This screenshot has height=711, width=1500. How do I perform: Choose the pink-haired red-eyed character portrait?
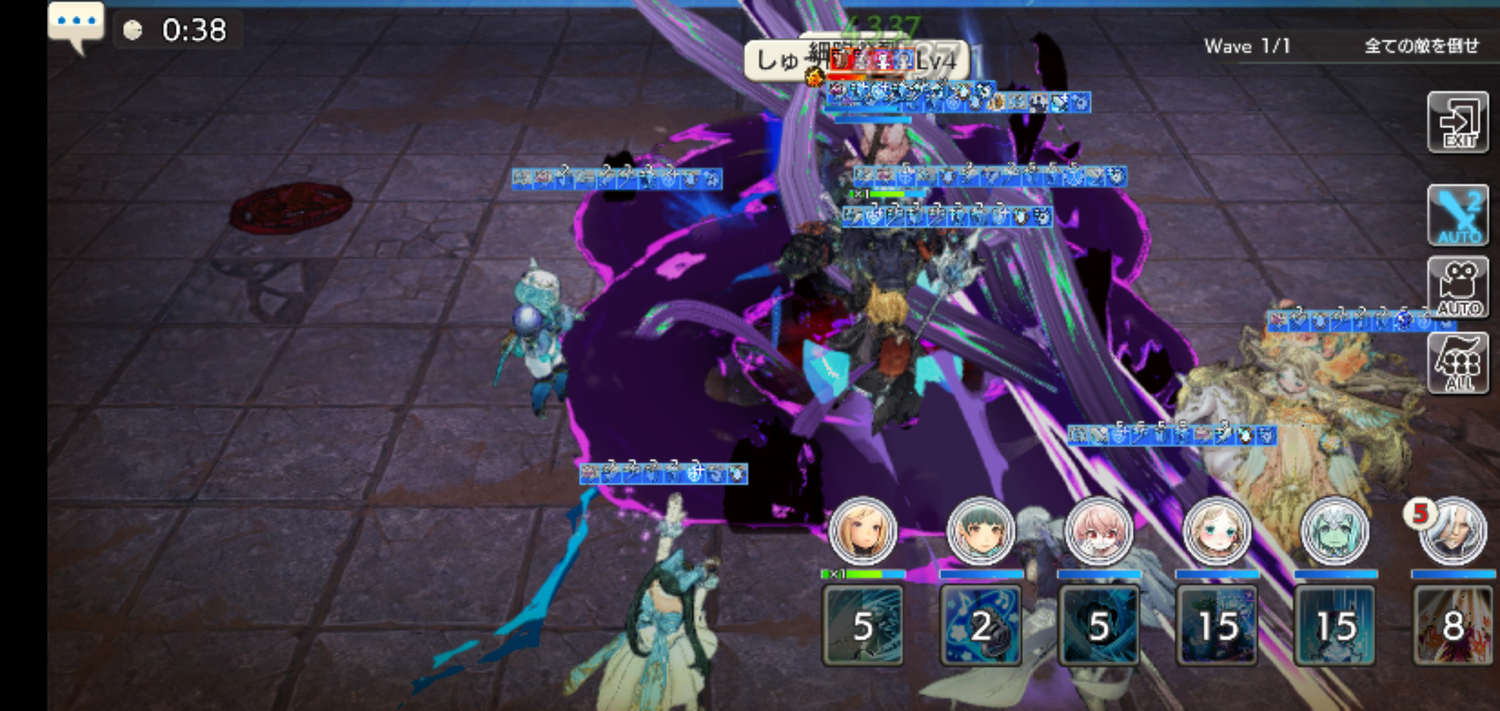coord(1099,531)
